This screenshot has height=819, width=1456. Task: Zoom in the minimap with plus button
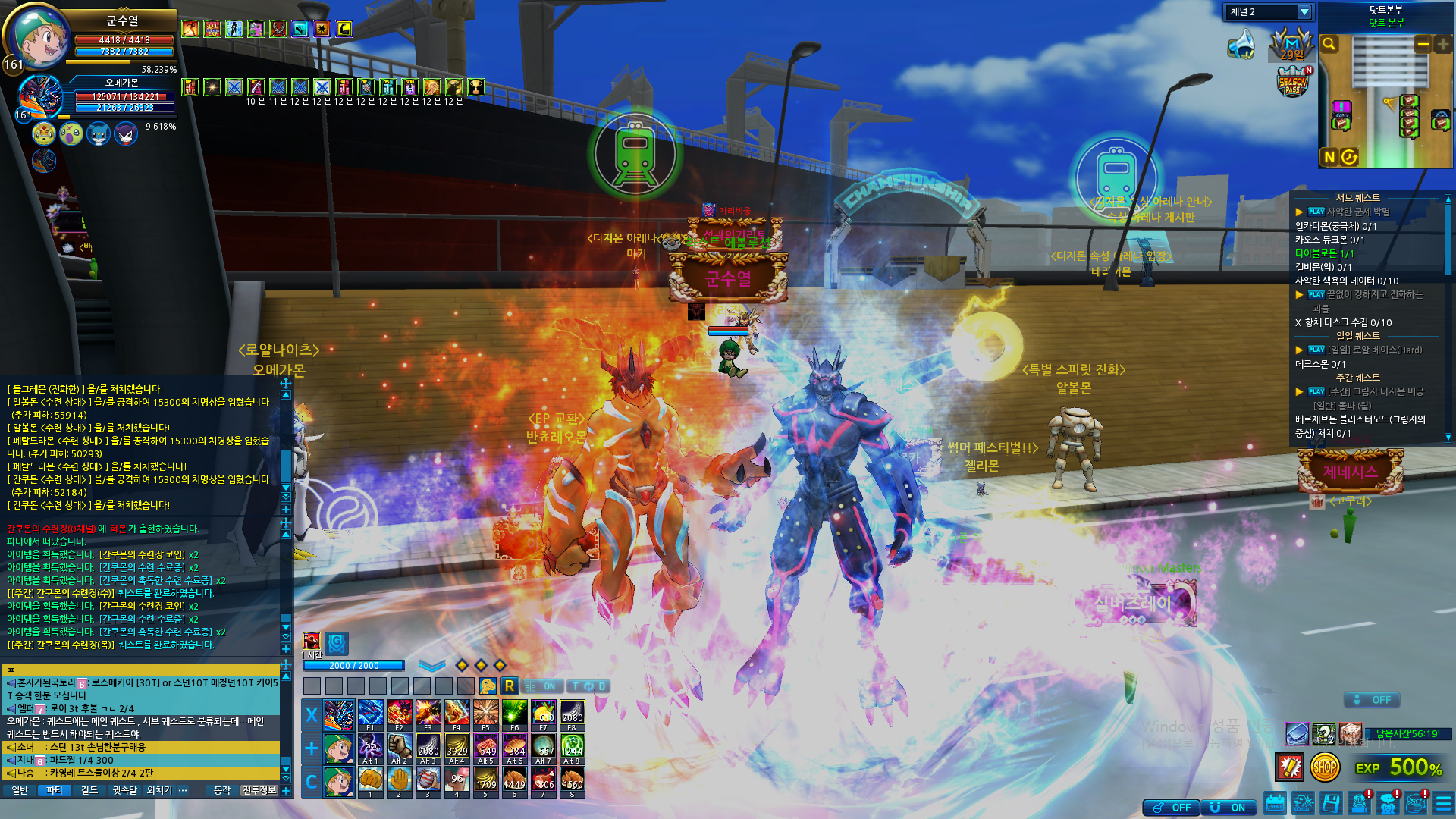(x=1443, y=44)
